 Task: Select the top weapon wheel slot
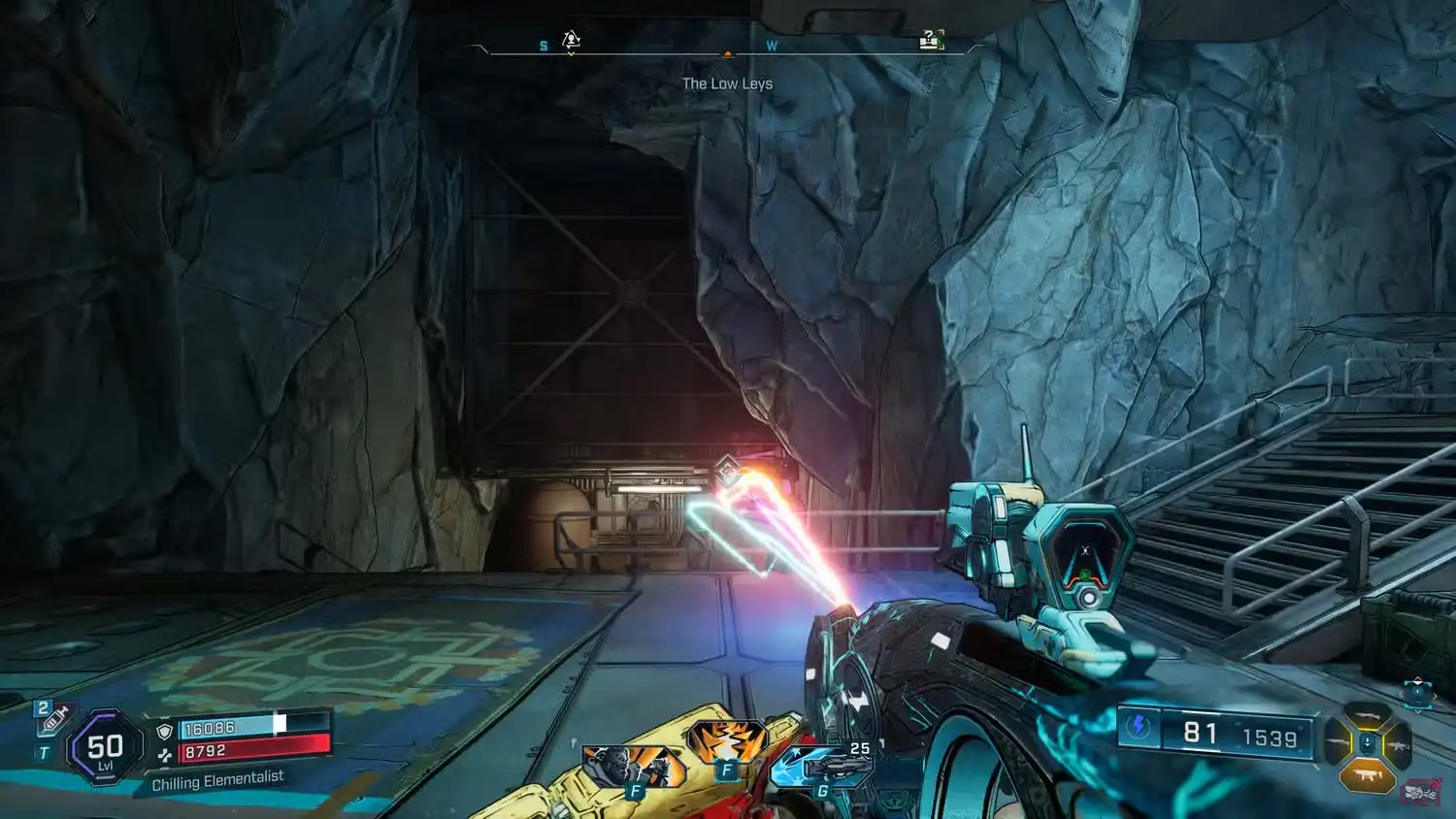(1367, 716)
